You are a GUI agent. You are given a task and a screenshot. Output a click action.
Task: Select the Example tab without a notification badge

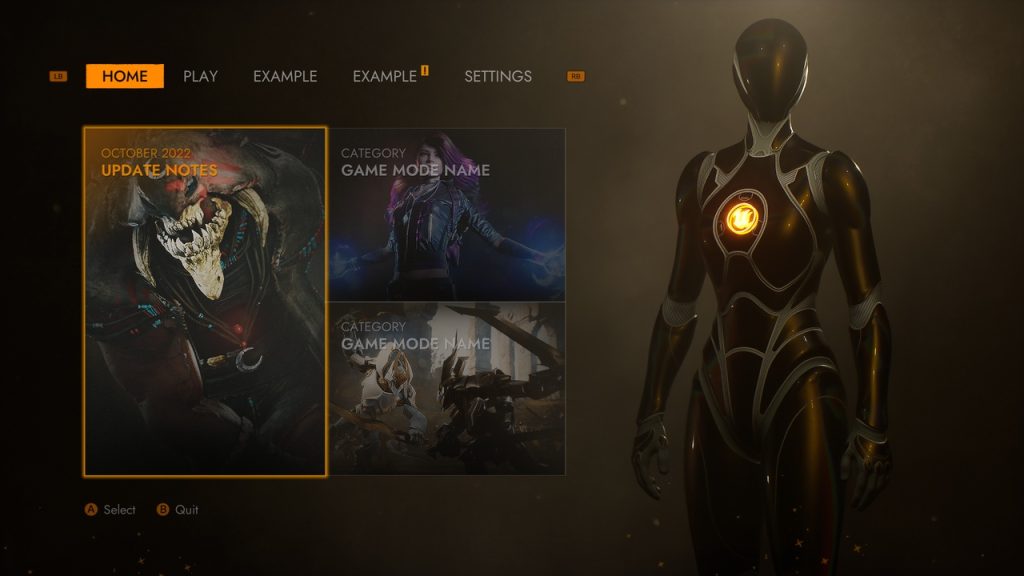285,76
